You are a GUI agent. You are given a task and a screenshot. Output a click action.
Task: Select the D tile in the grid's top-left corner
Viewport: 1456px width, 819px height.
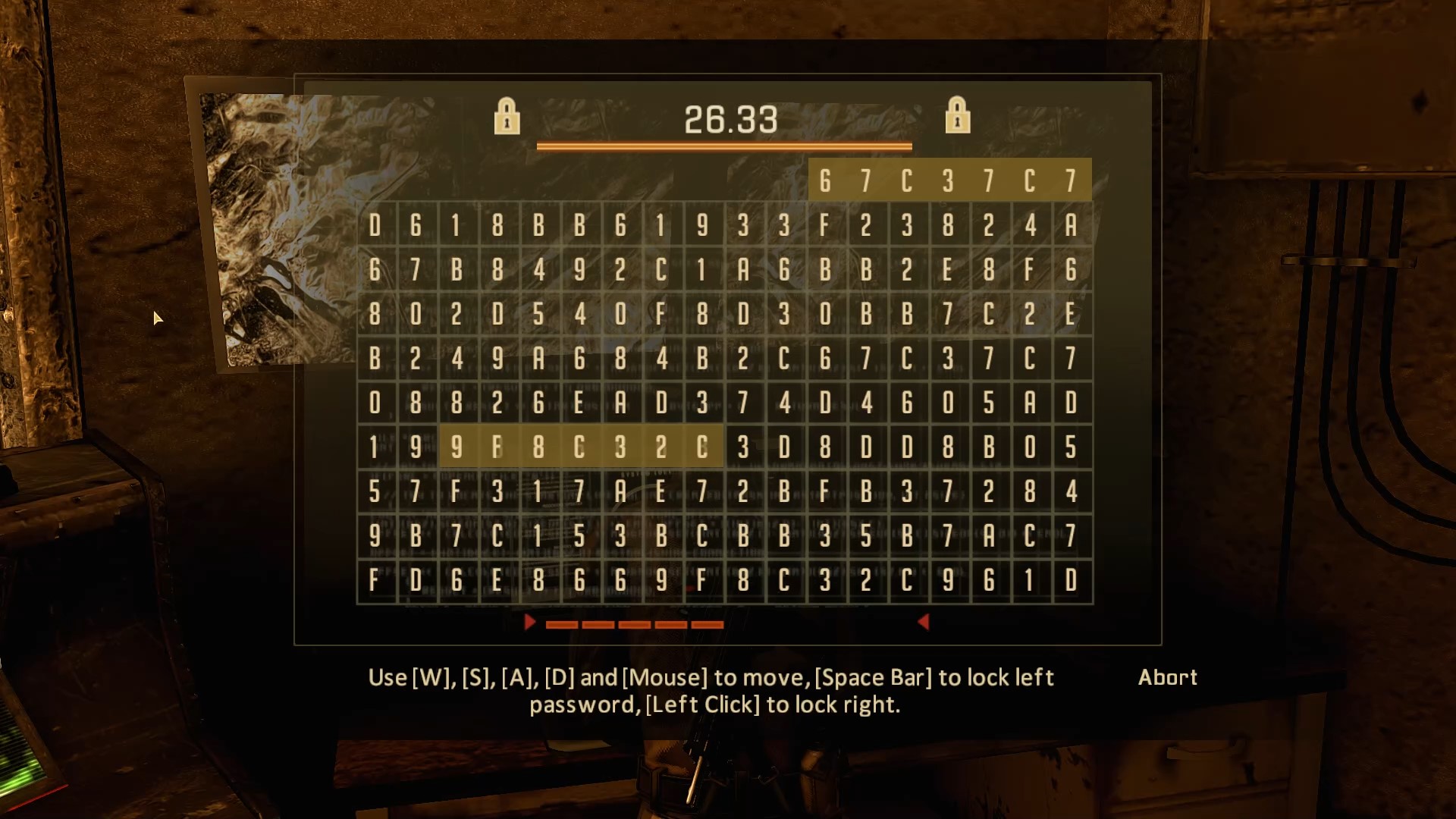374,224
